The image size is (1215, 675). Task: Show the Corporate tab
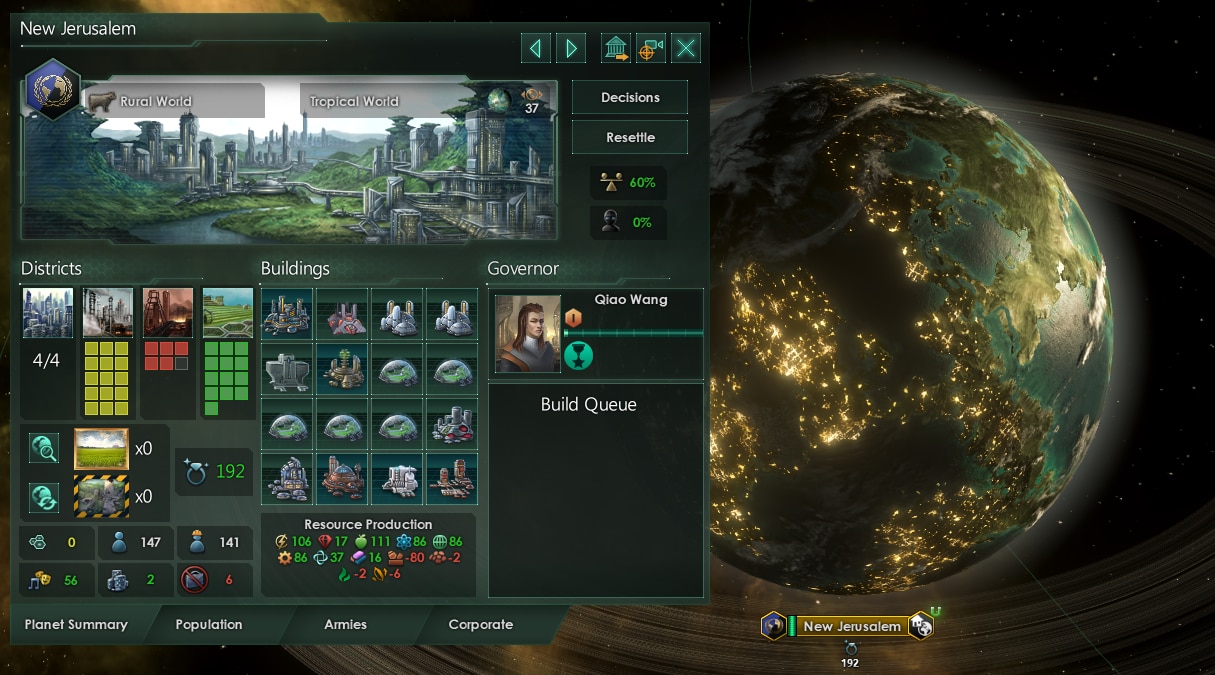click(480, 624)
